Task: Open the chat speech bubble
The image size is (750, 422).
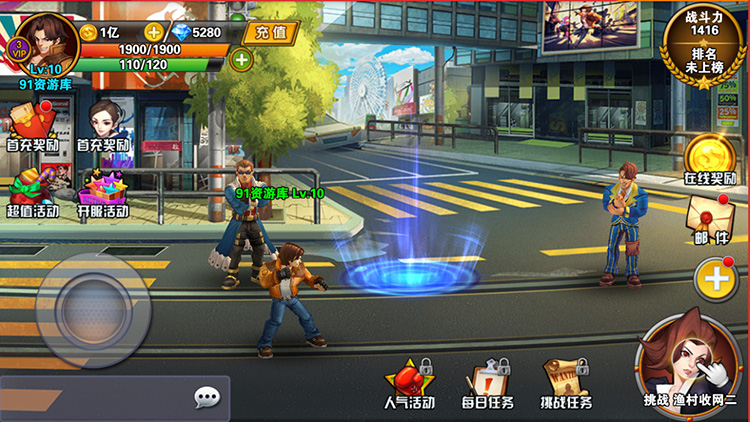Action: 207,398
